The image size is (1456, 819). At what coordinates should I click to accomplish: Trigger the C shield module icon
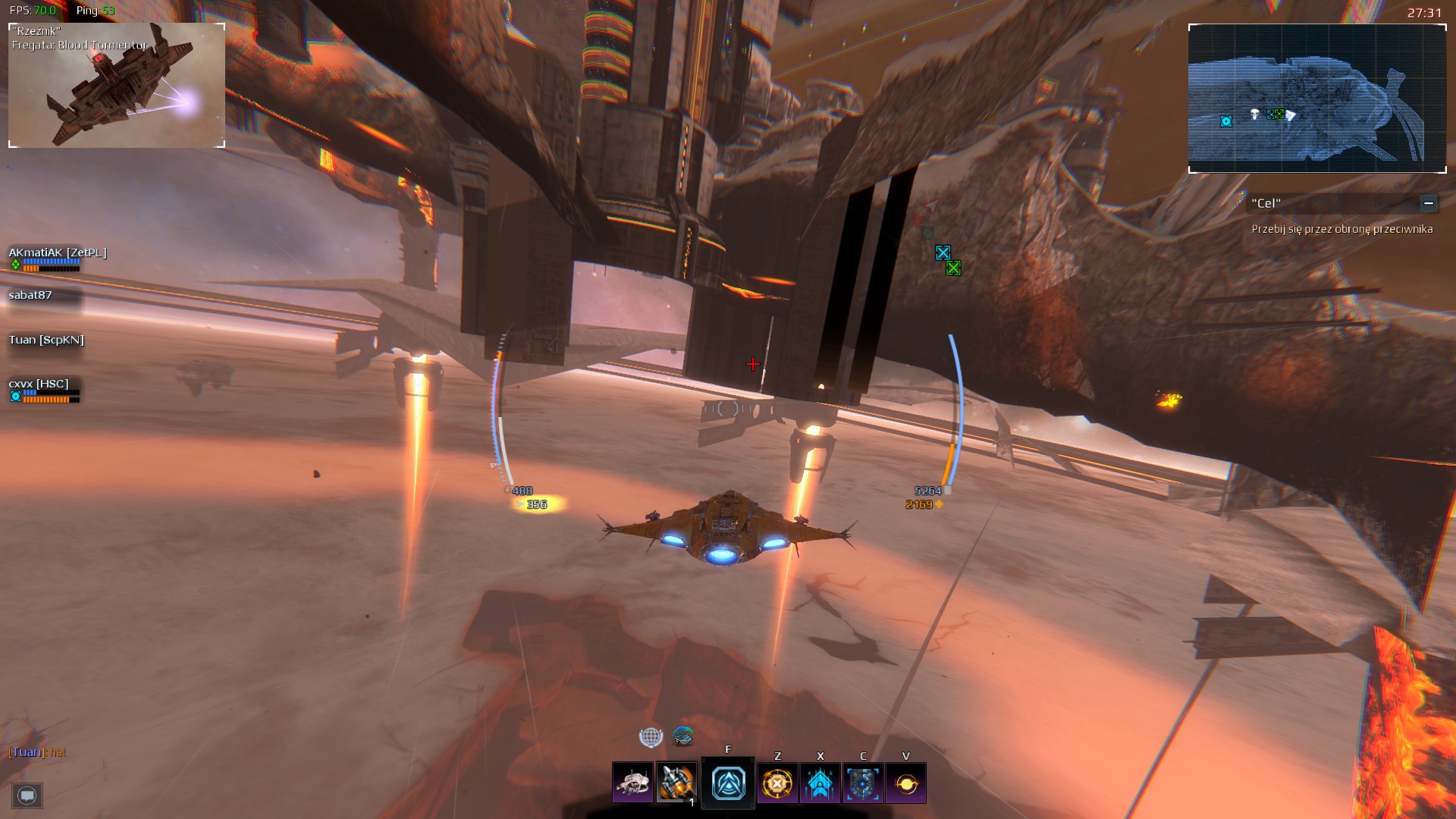[x=862, y=783]
